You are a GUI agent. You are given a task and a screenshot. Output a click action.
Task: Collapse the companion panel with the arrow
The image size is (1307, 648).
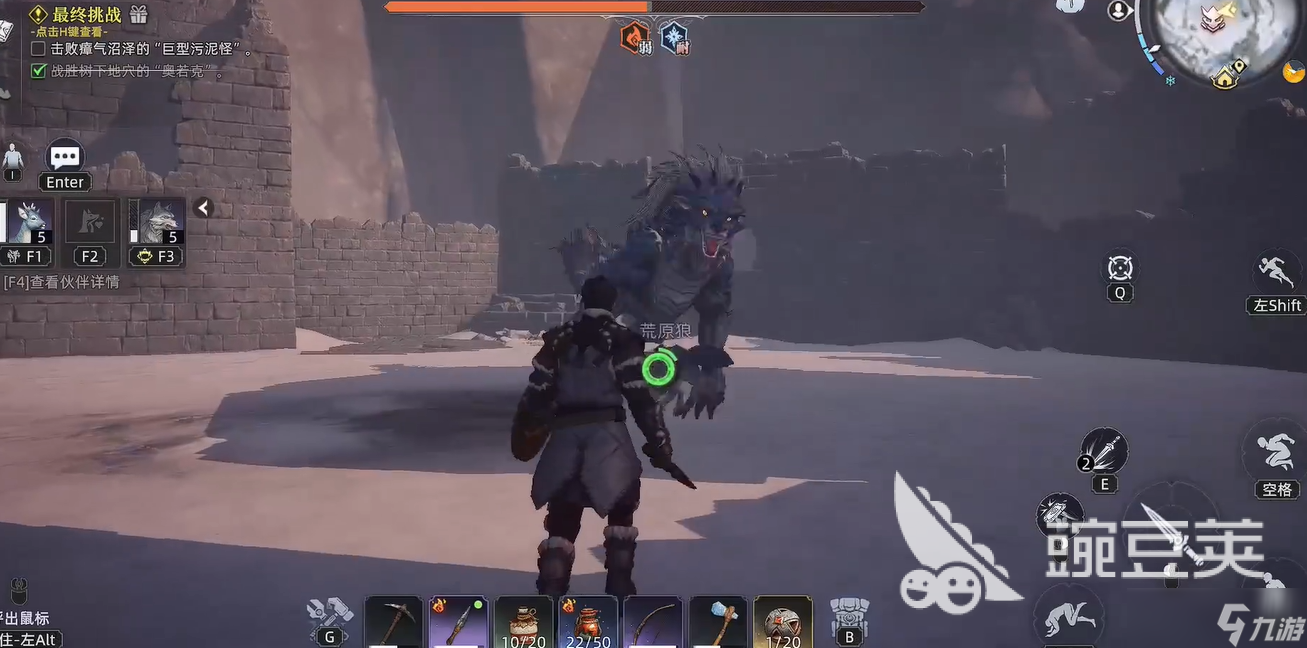(203, 208)
